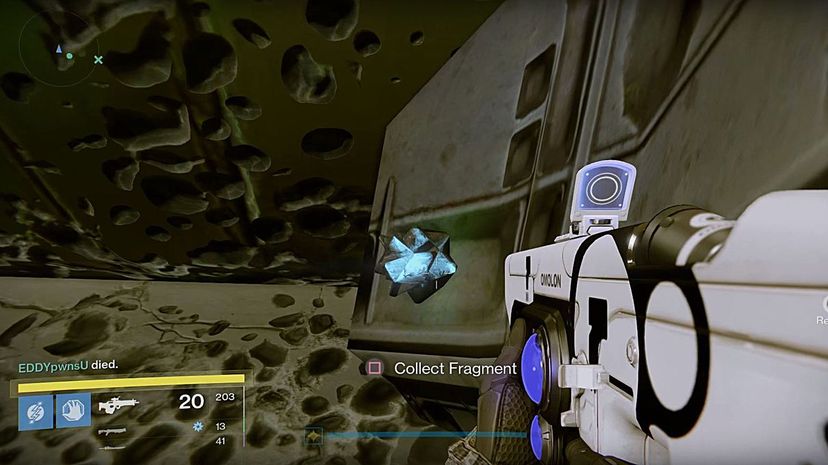
Task: Activate the lightning grenade ability icon
Action: (x=36, y=410)
